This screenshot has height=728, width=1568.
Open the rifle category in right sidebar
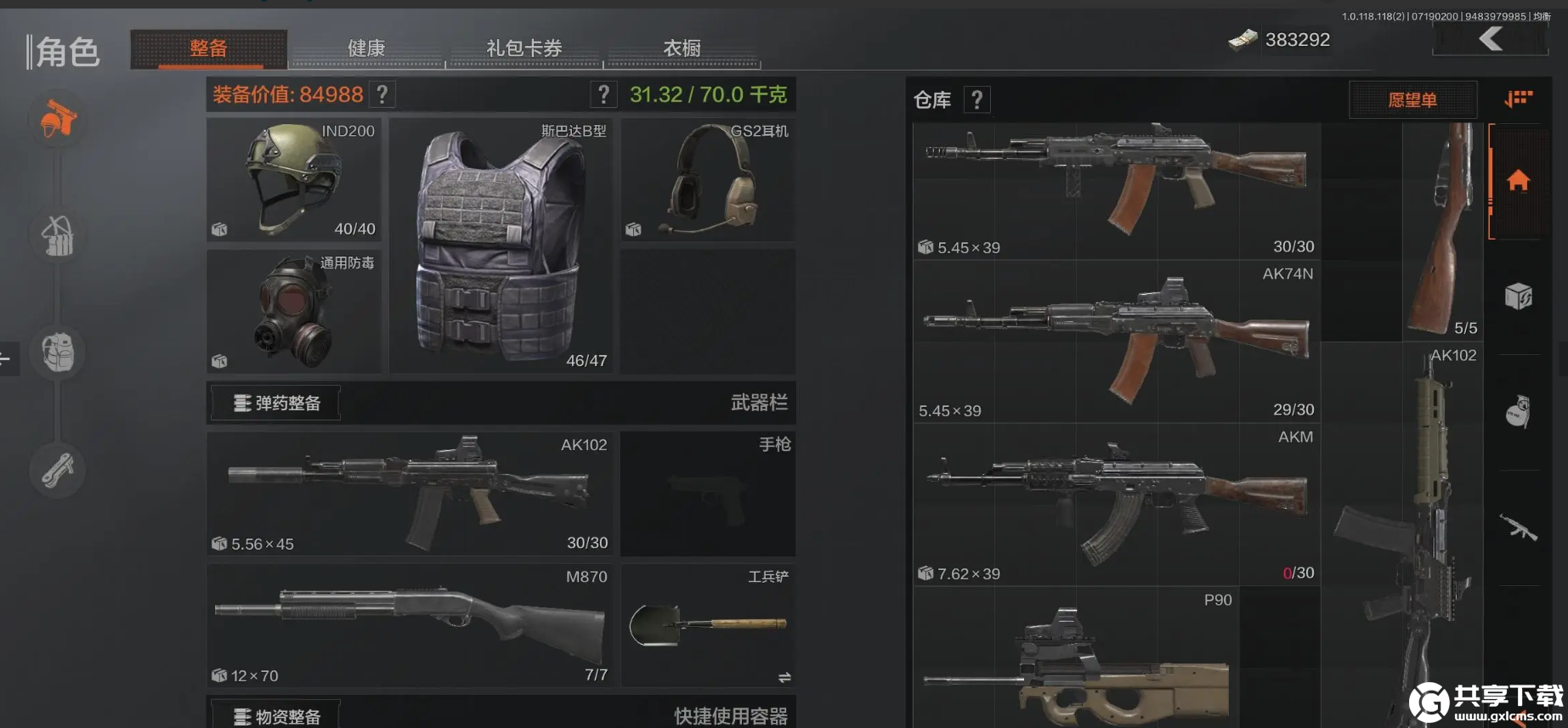tap(1520, 528)
